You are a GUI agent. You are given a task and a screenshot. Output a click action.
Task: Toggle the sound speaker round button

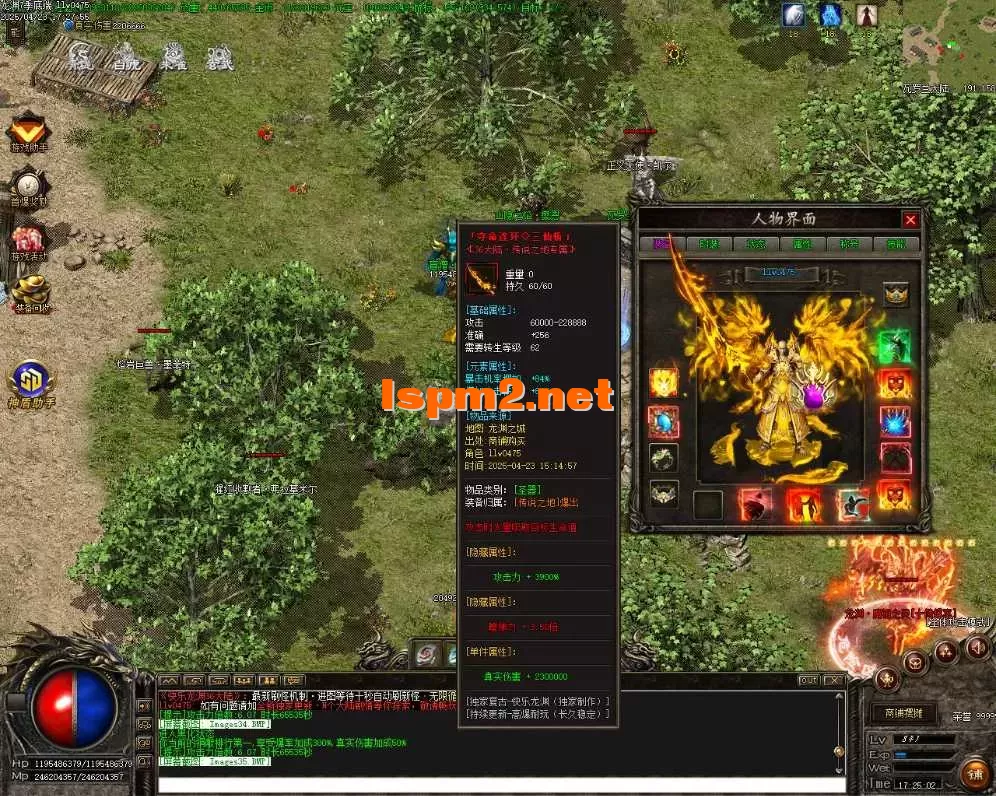click(x=975, y=649)
